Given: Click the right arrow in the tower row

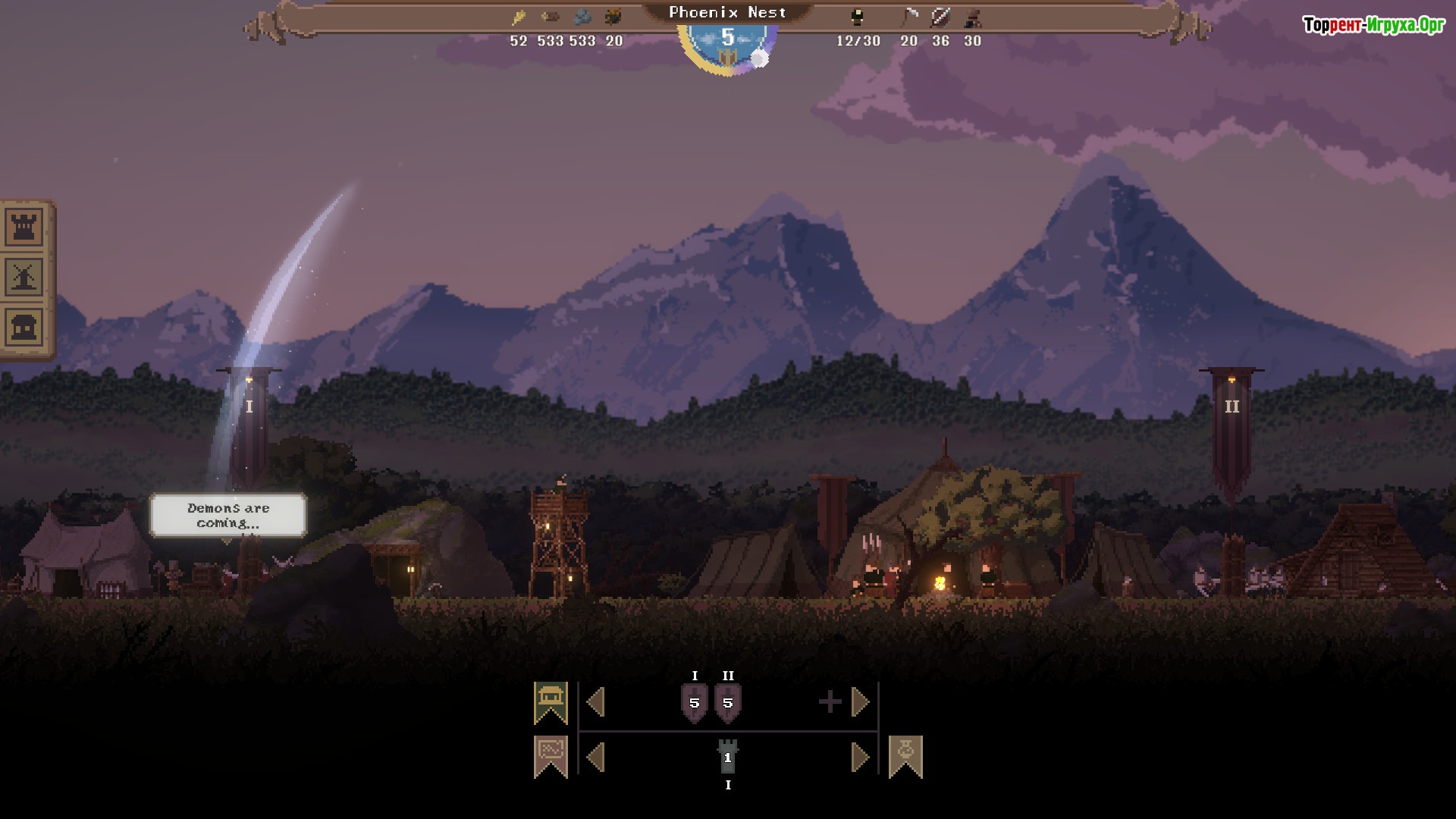Looking at the screenshot, I should (860, 757).
